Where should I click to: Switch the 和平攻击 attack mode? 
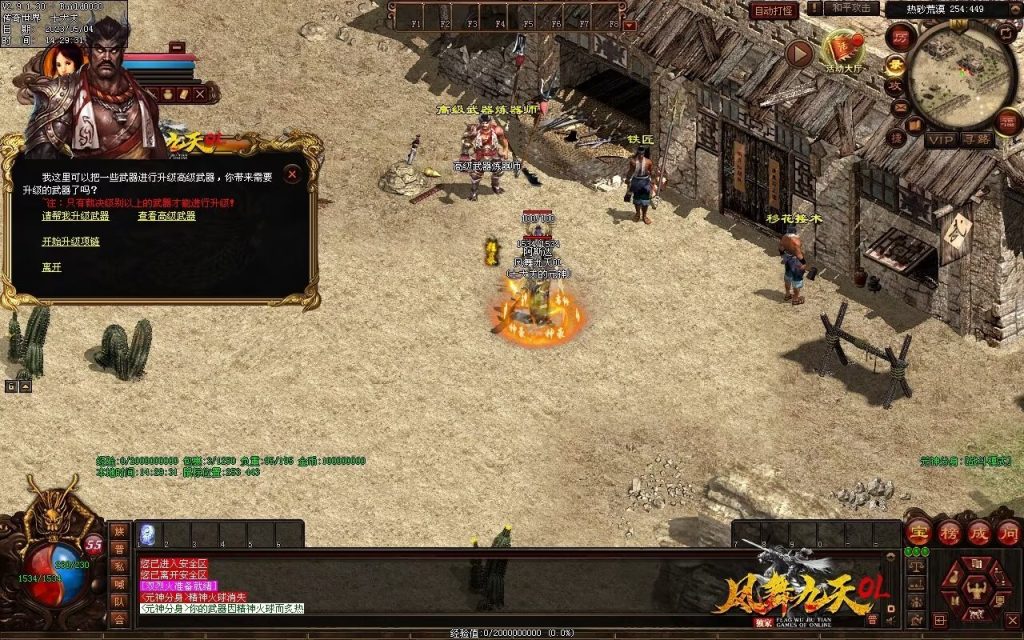(853, 9)
